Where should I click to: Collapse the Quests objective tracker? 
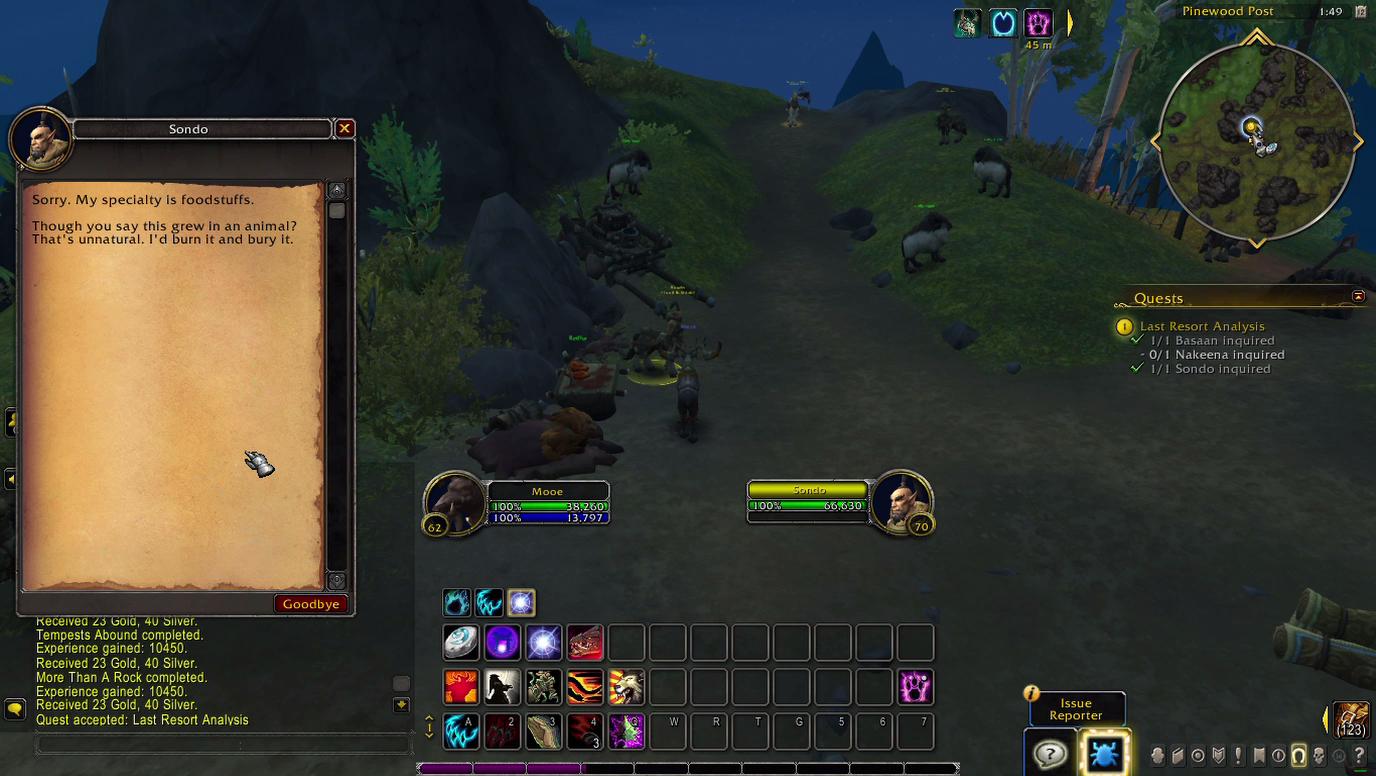pyautogui.click(x=1358, y=297)
